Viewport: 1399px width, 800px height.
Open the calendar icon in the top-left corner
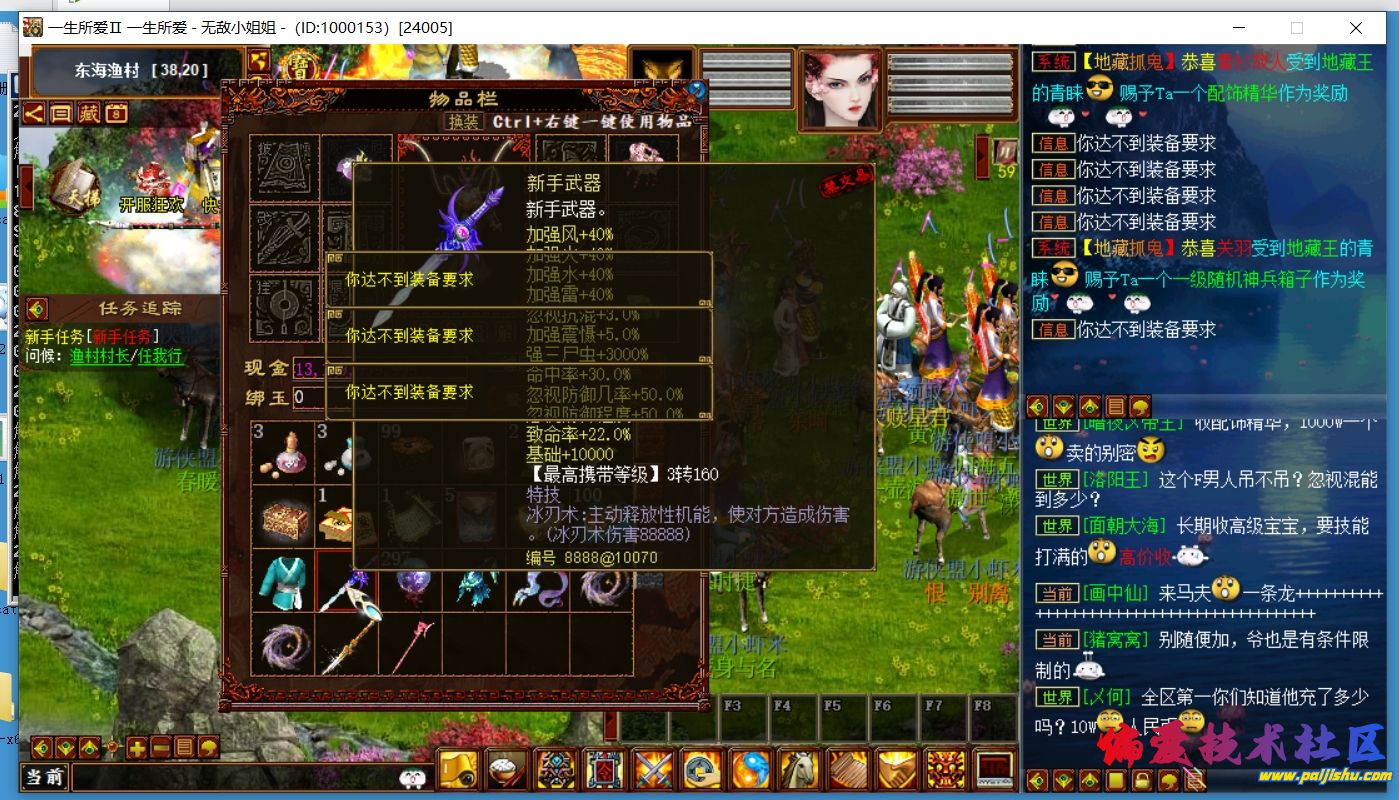(x=115, y=115)
